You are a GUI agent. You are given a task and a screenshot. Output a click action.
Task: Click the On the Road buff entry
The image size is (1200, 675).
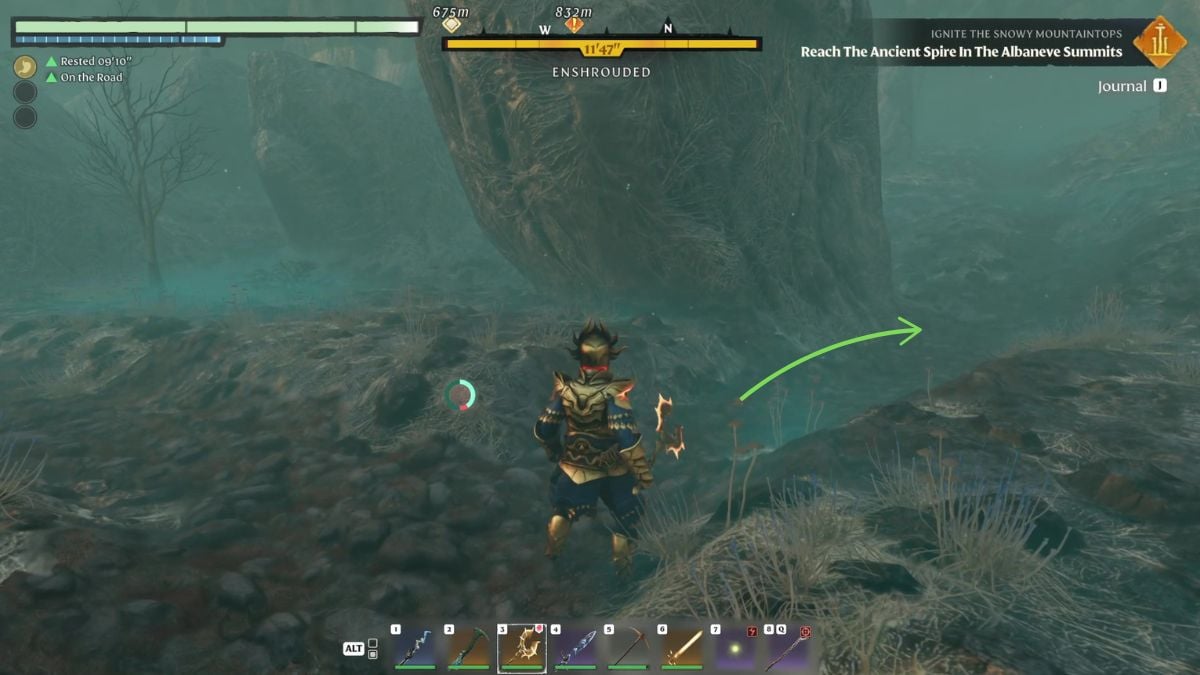pos(90,77)
